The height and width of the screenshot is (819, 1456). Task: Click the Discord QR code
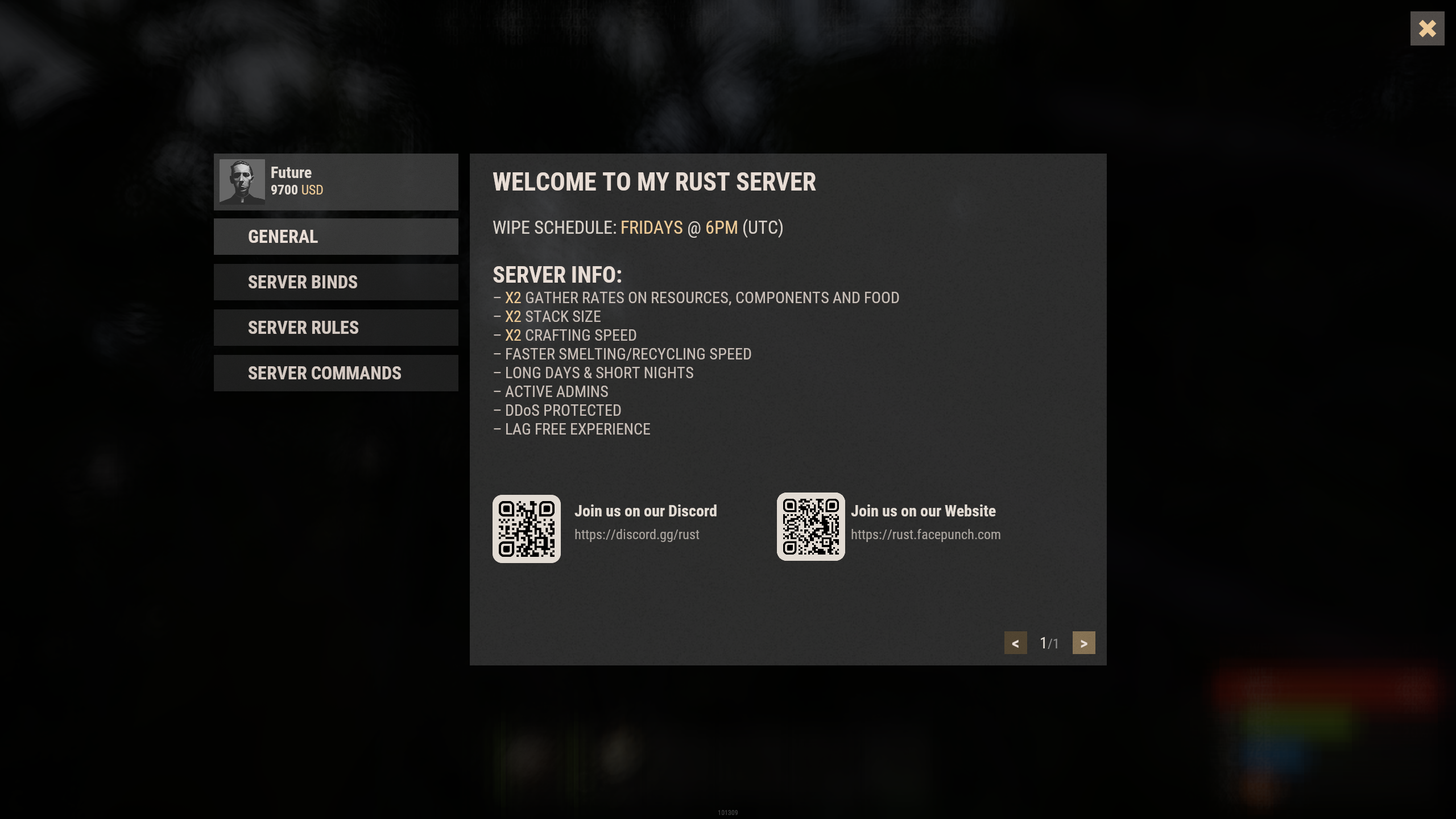click(x=526, y=529)
